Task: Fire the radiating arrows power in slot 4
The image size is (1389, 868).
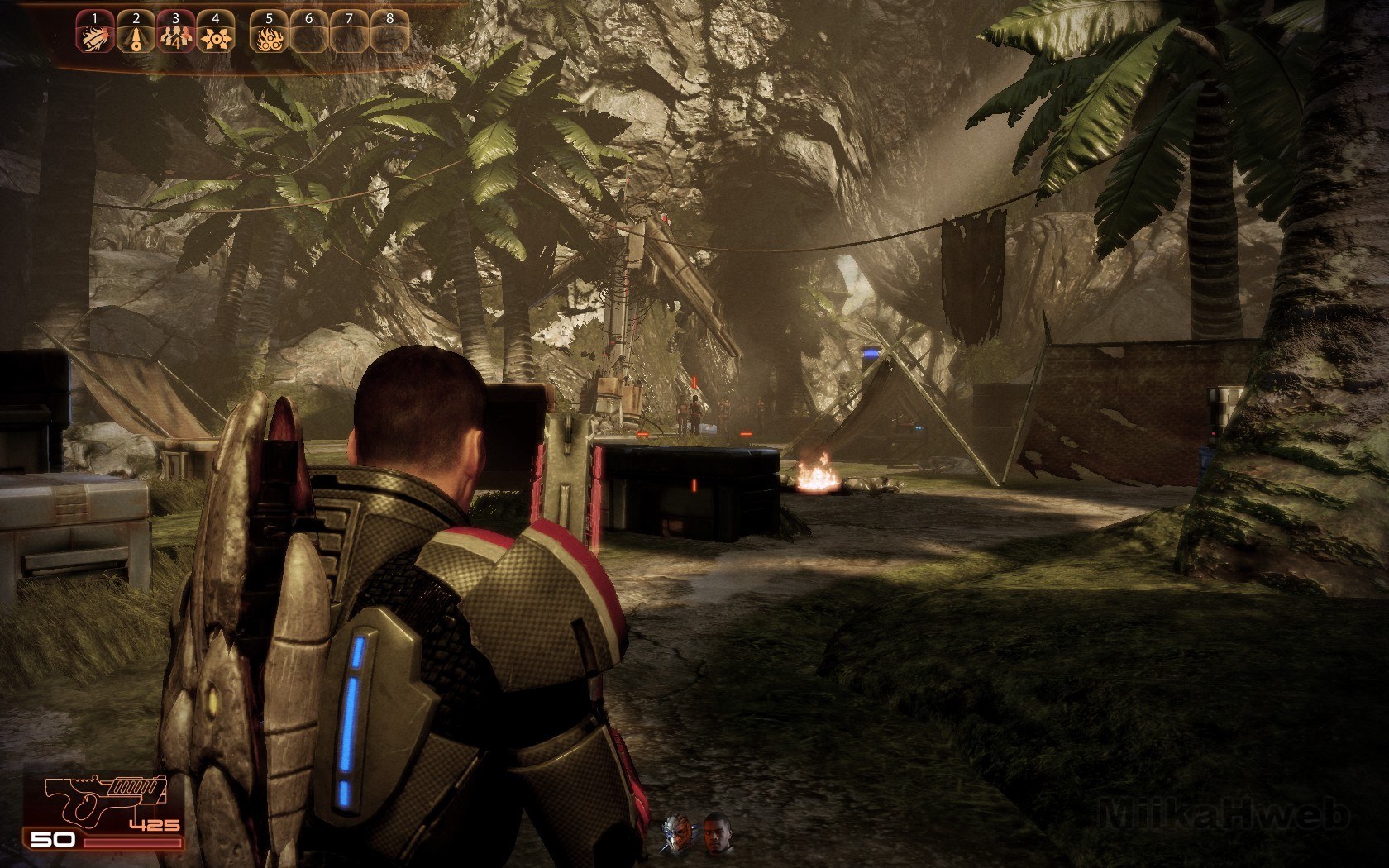Action: tap(215, 37)
